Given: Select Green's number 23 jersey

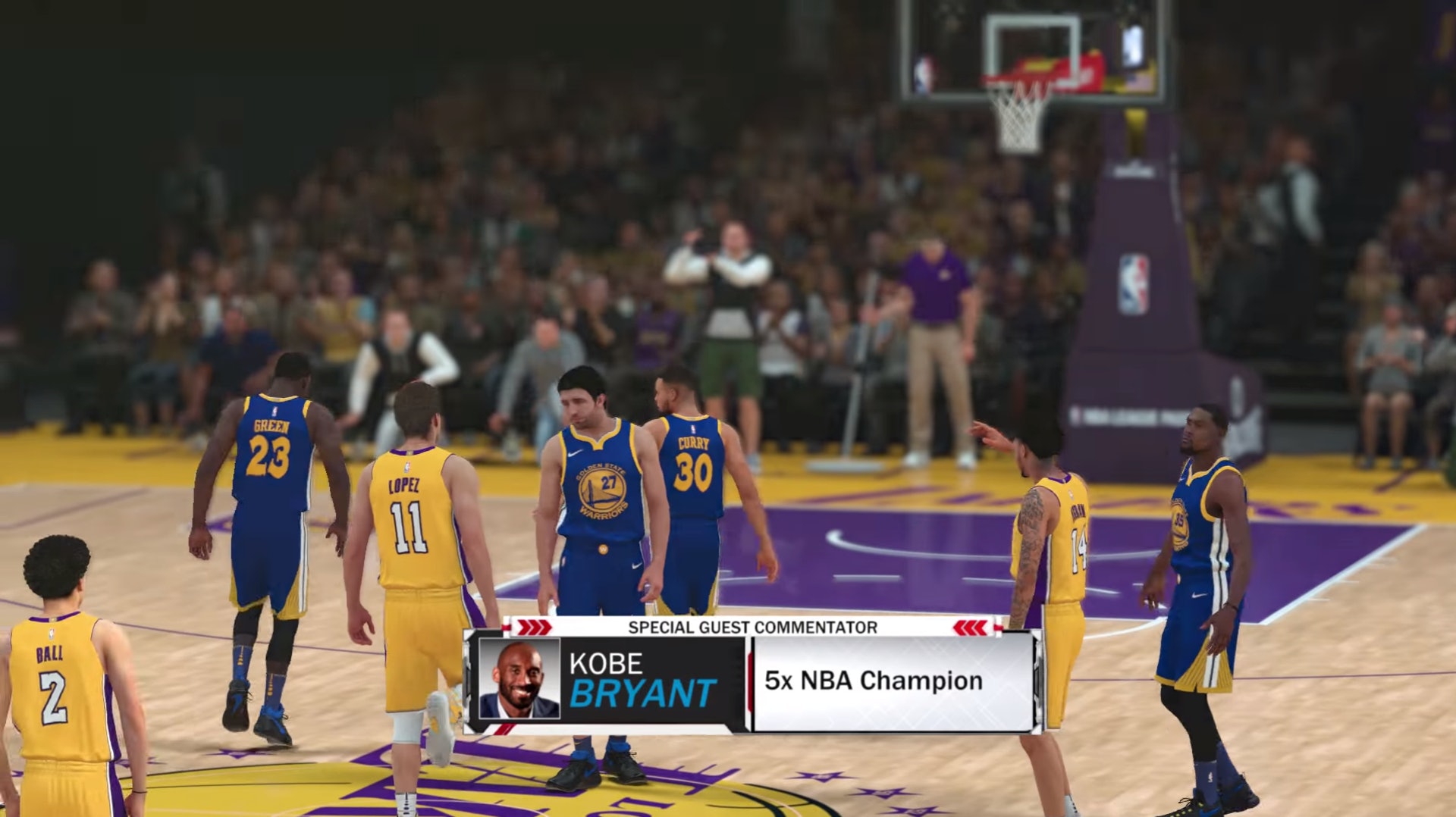Looking at the screenshot, I should coord(270,455).
